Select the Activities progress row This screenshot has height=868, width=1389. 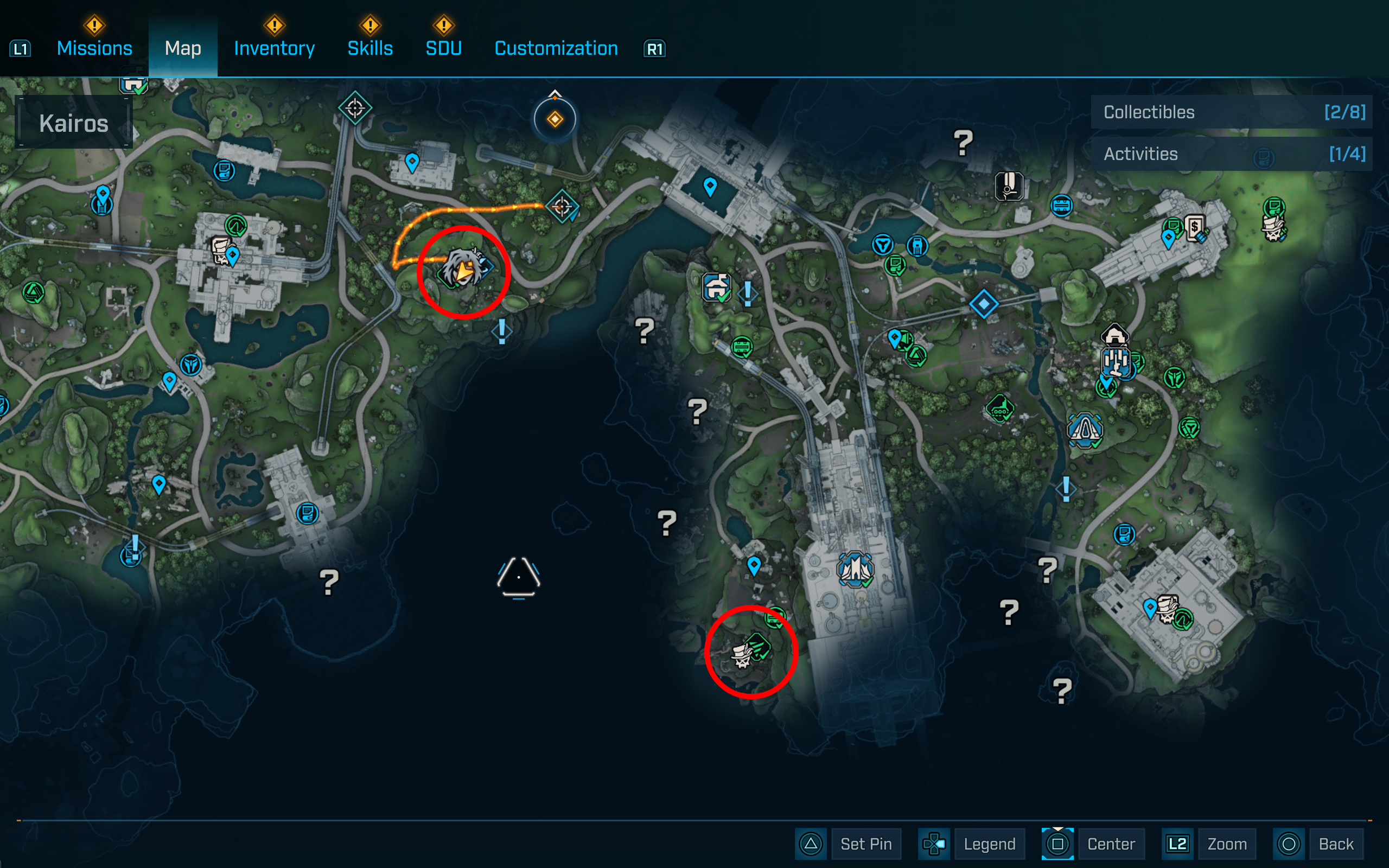point(1231,154)
